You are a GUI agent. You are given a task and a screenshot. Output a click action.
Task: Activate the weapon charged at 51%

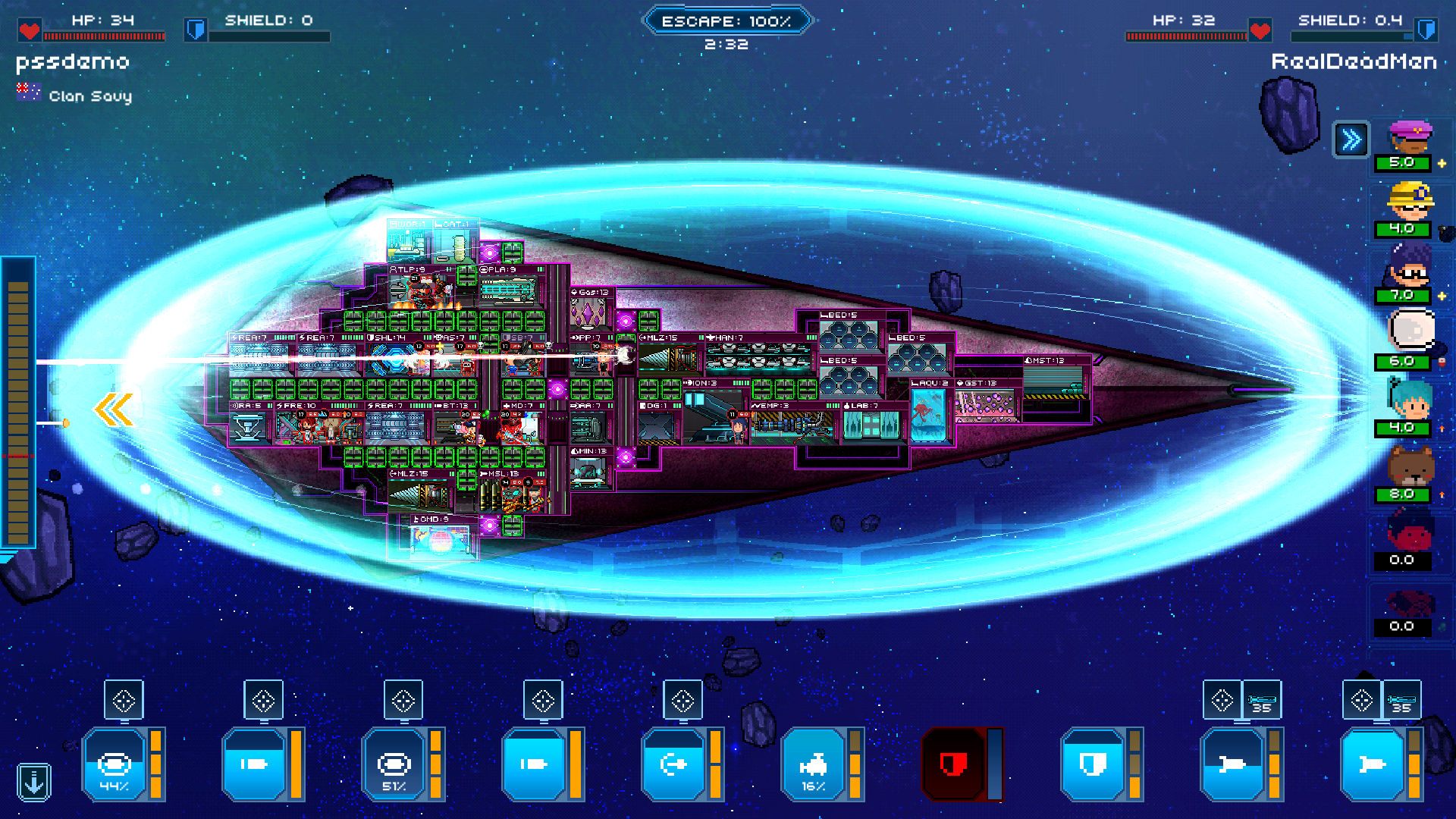[394, 764]
